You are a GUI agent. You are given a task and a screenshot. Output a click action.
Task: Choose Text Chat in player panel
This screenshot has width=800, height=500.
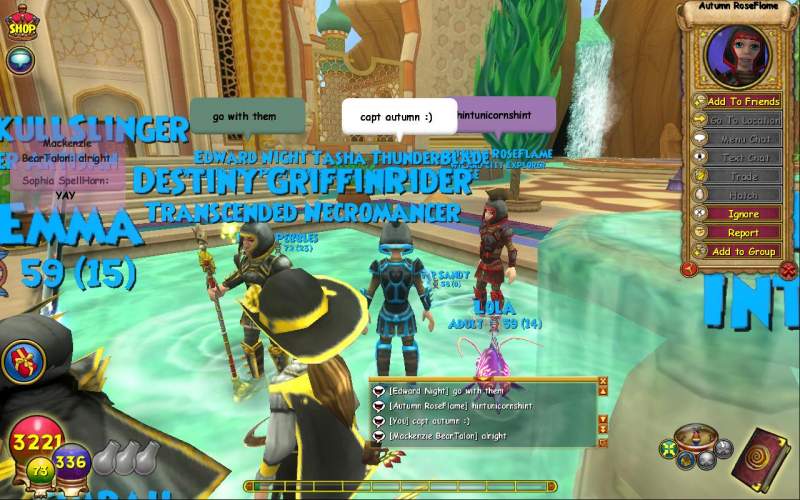click(743, 158)
